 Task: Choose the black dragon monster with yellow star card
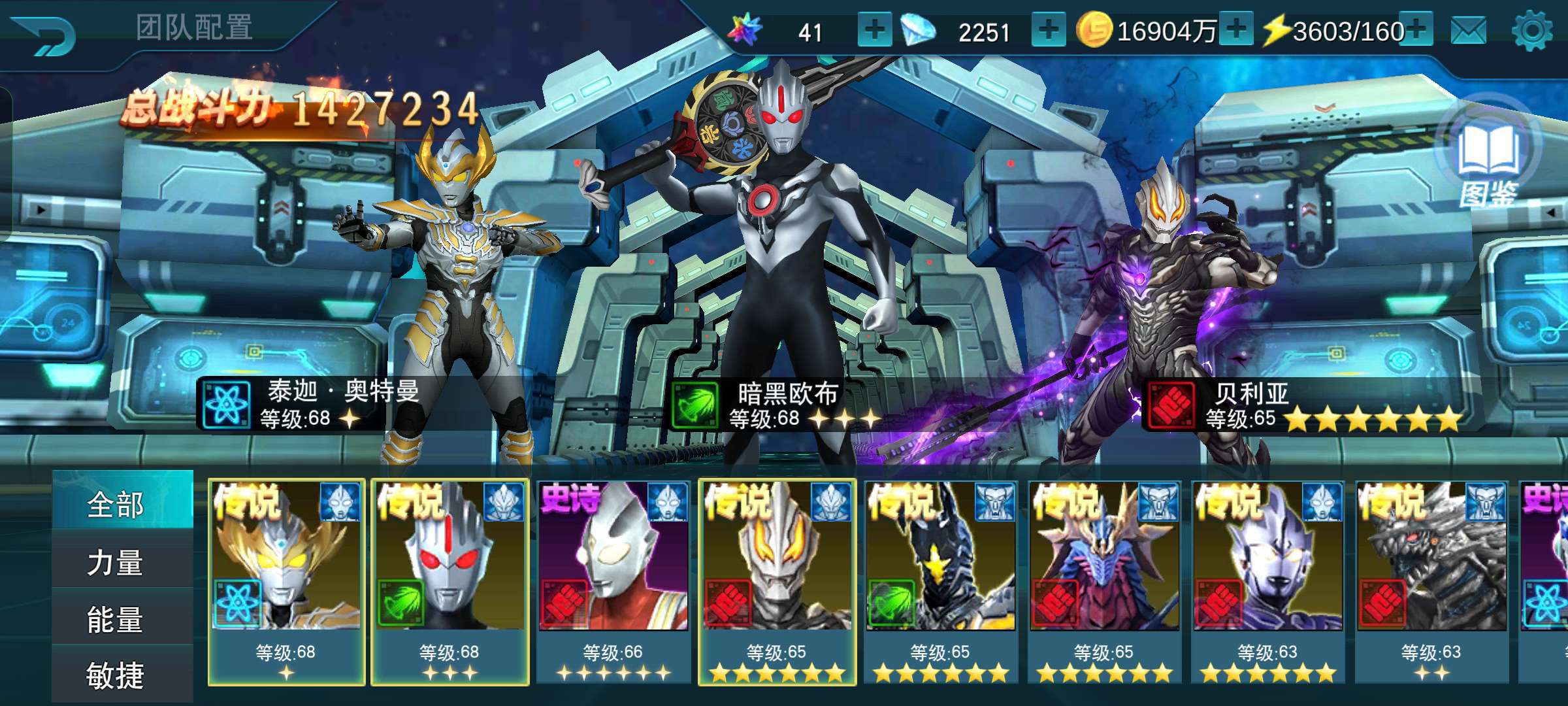tap(941, 582)
